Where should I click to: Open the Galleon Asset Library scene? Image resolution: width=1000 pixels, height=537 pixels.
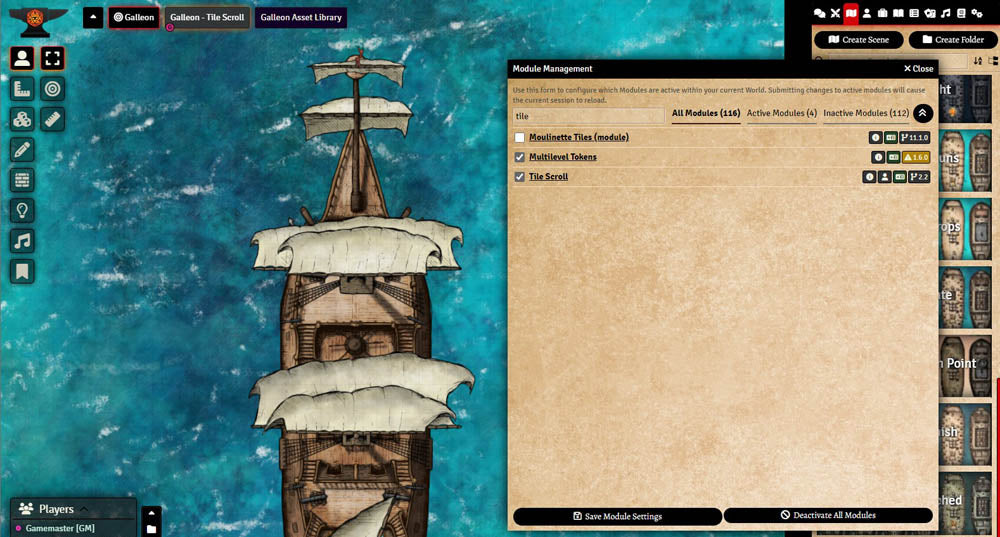click(x=301, y=18)
